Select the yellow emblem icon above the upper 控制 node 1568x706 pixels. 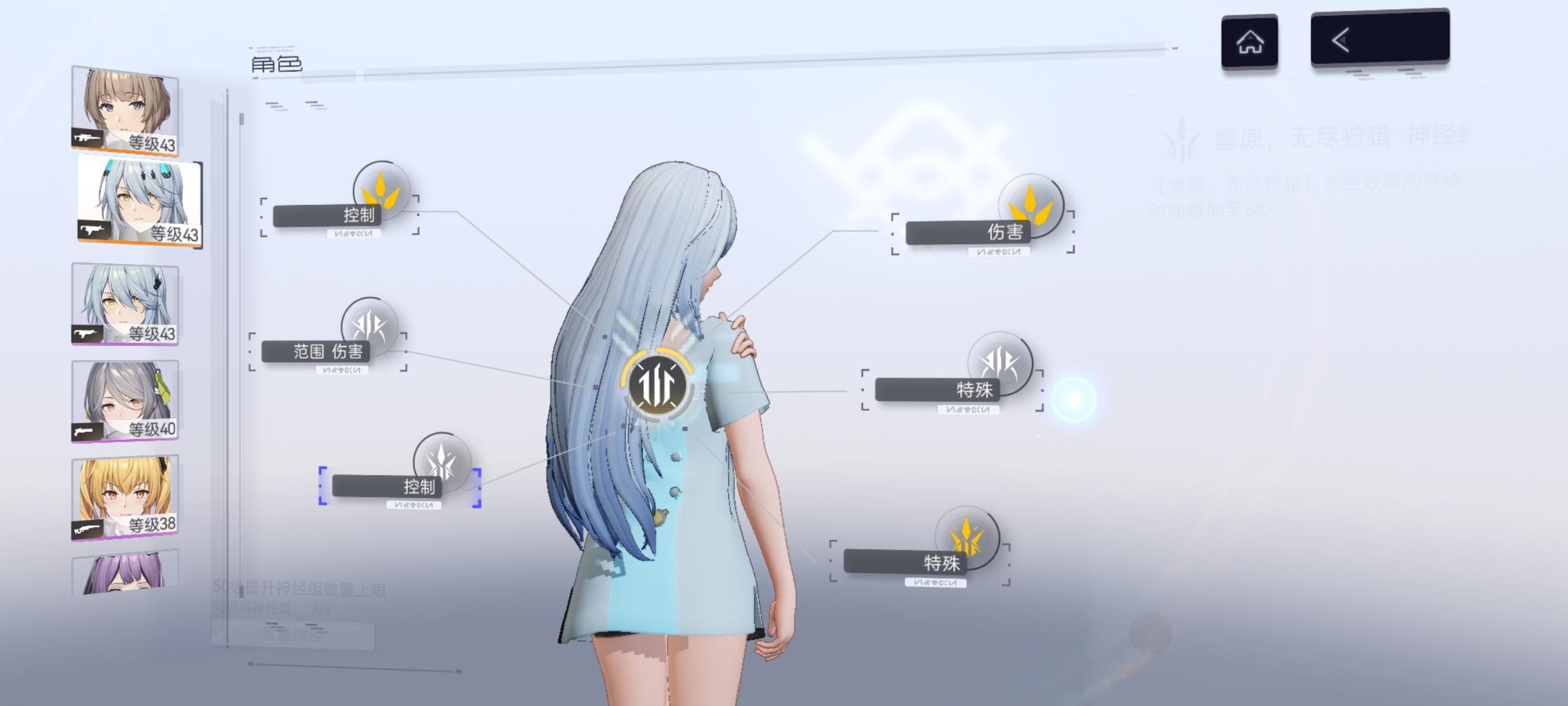[x=380, y=191]
